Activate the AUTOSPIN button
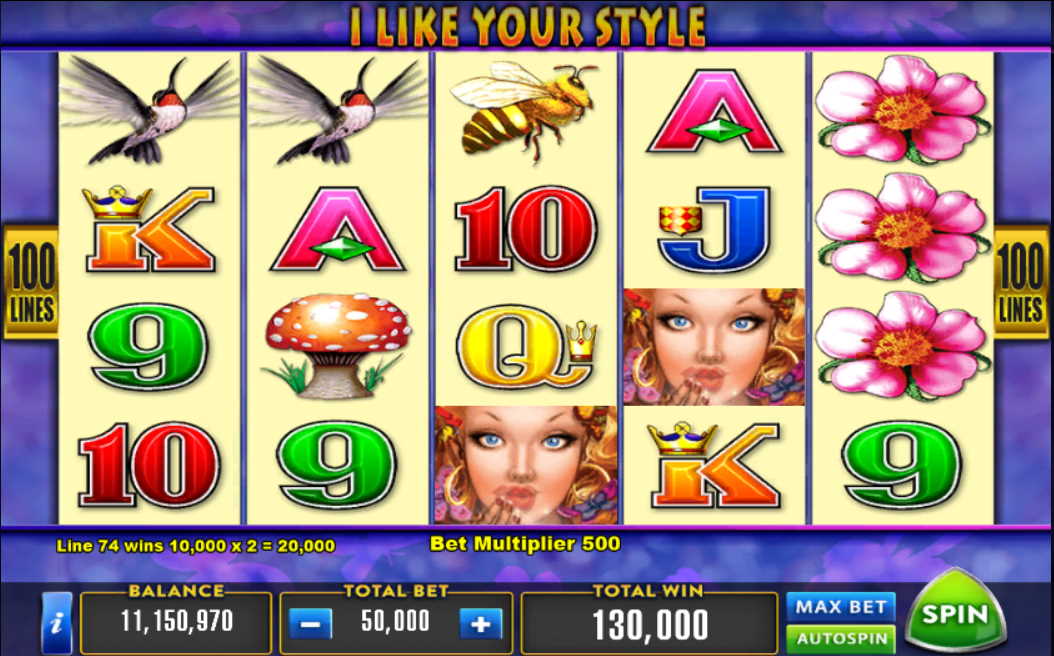 pyautogui.click(x=840, y=638)
